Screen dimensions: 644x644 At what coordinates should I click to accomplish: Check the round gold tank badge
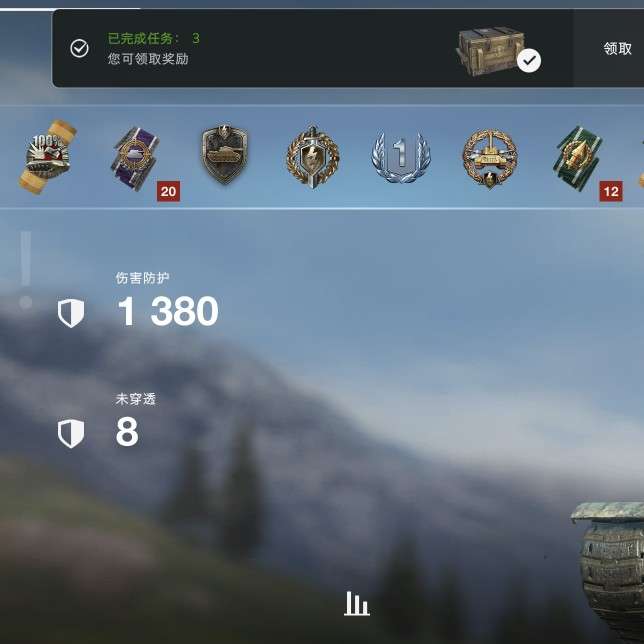click(x=489, y=156)
